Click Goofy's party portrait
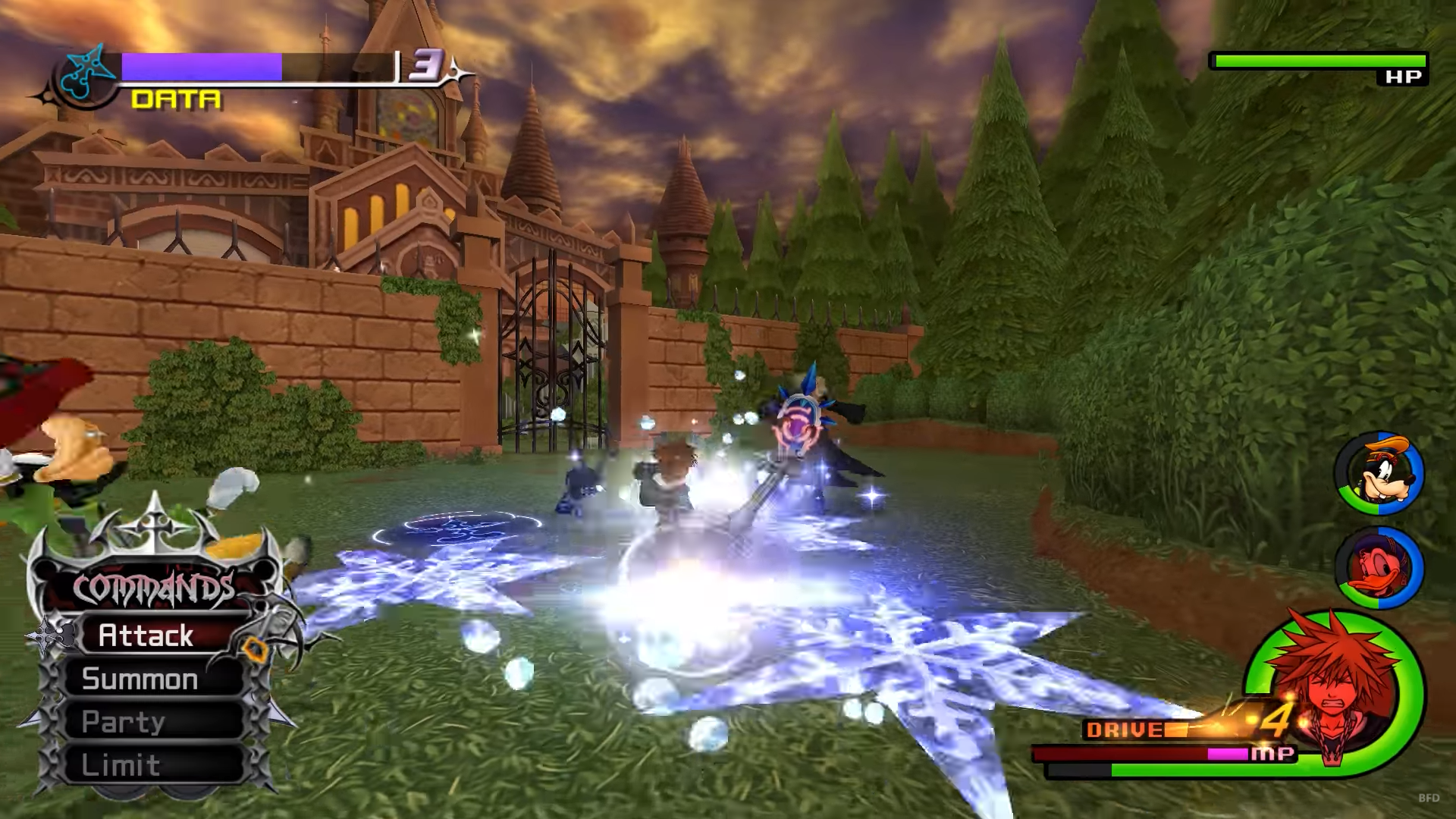Image resolution: width=1456 pixels, height=819 pixels. (x=1379, y=473)
